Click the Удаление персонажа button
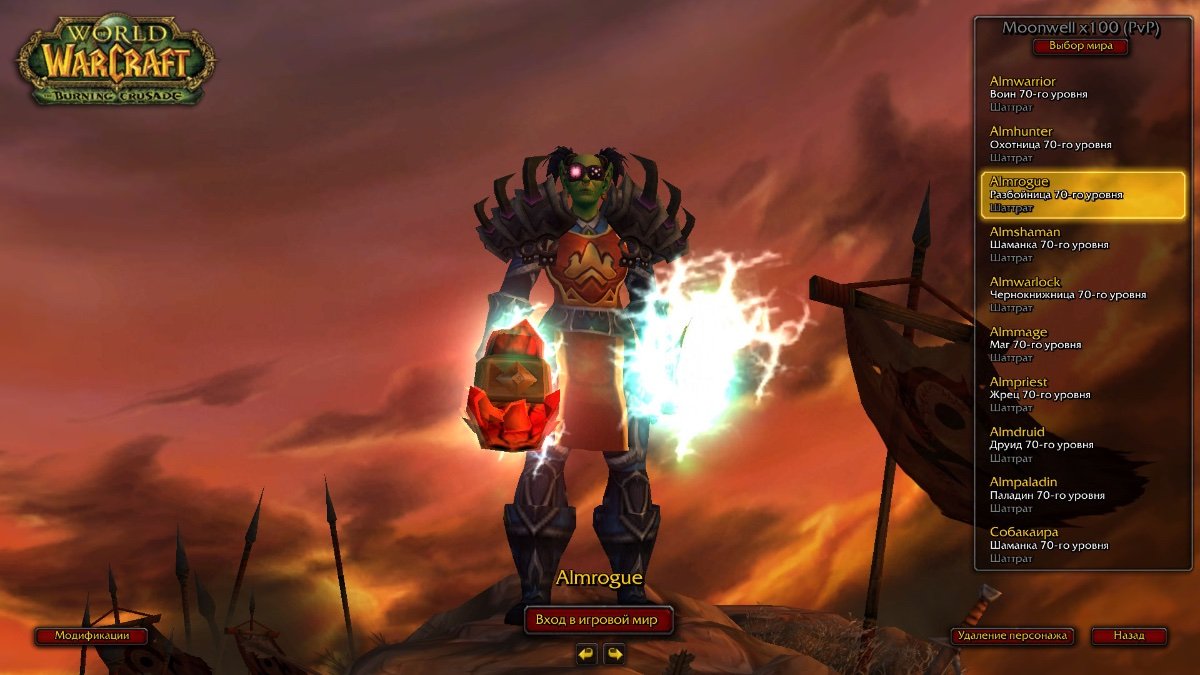1200x675 pixels. pyautogui.click(x=1012, y=636)
